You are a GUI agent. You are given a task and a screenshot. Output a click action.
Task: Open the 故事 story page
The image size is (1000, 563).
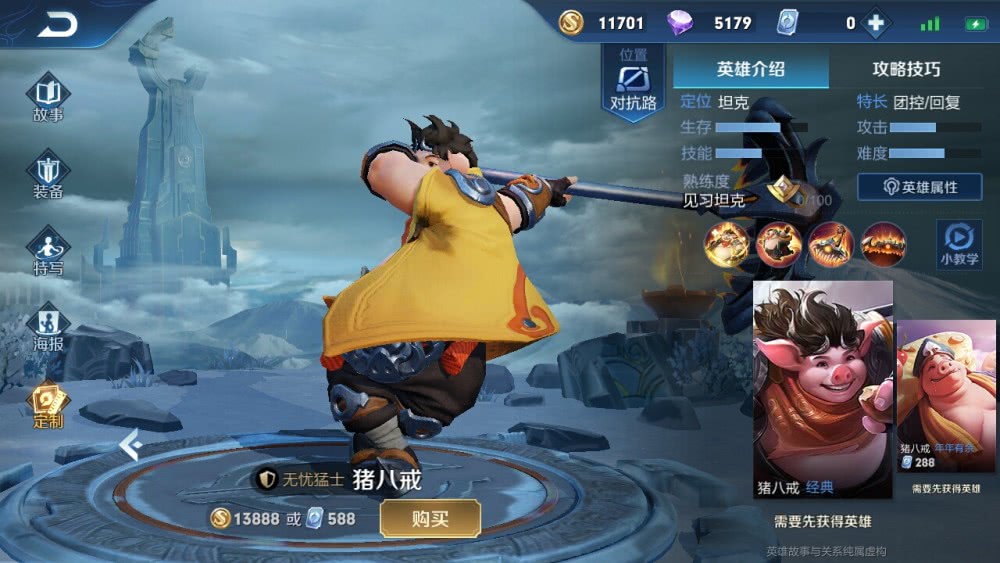click(x=48, y=99)
